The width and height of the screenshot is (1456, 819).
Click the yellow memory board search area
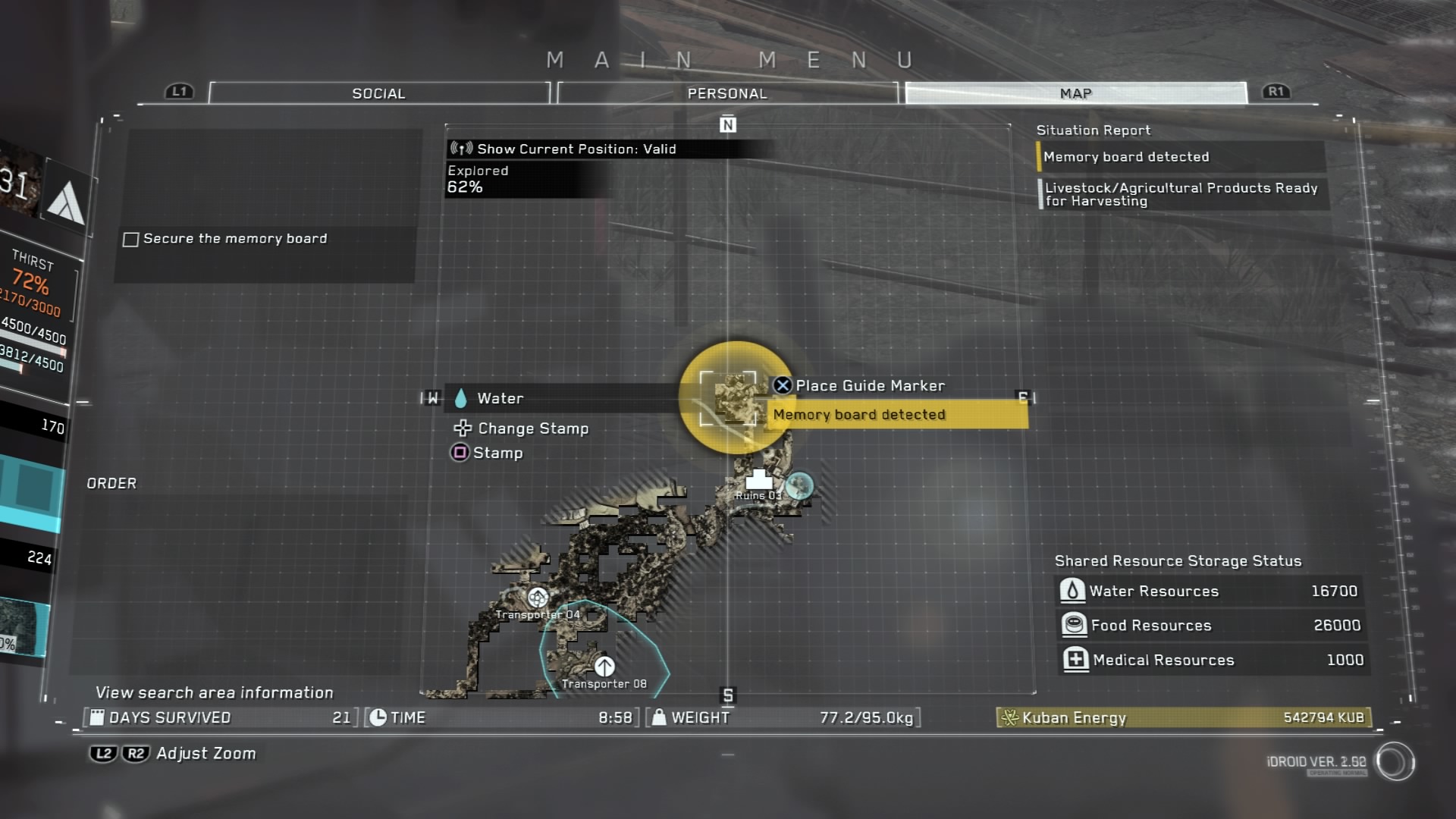[x=733, y=397]
